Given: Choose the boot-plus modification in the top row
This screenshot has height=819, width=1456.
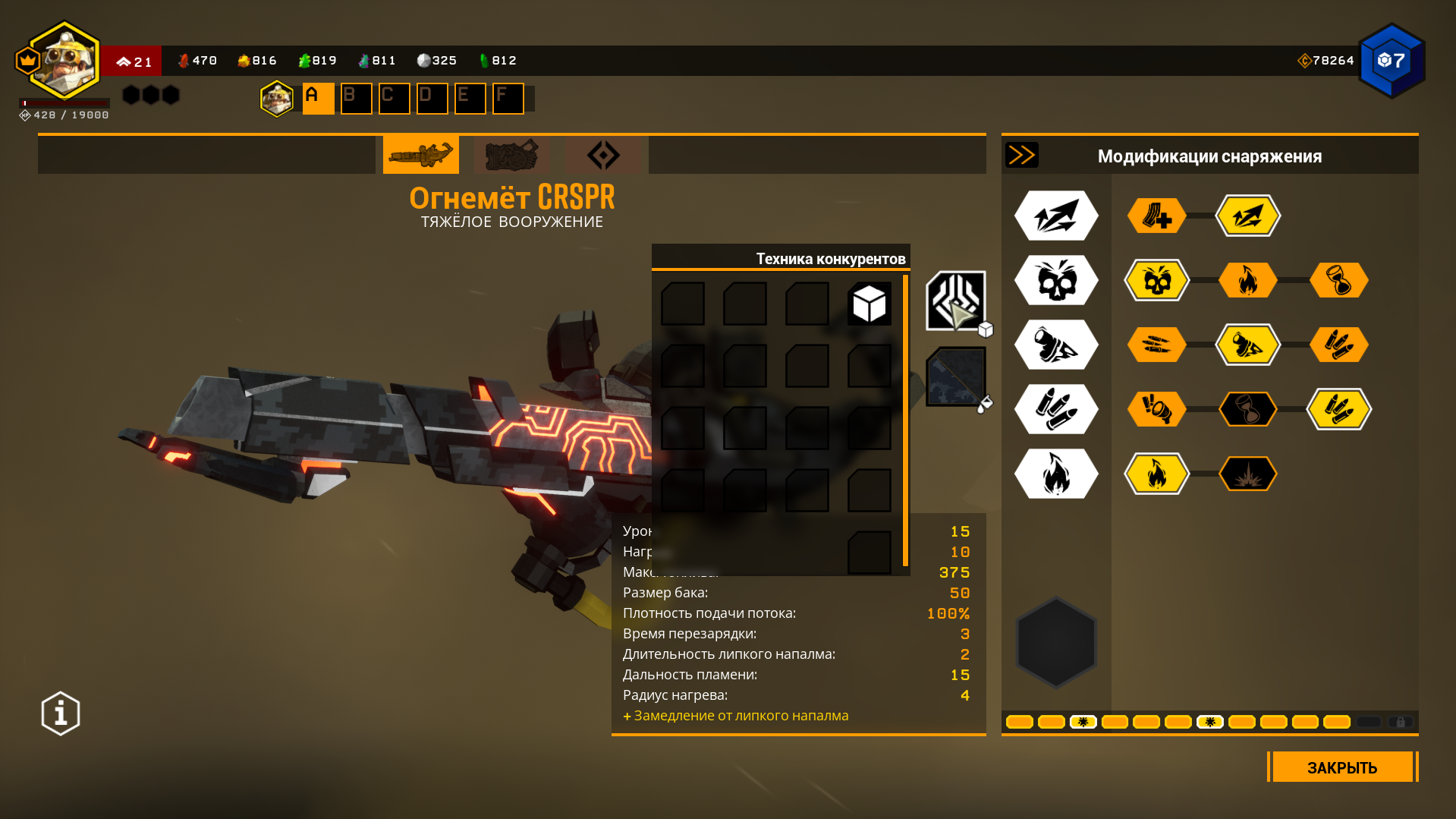Looking at the screenshot, I should 1156,216.
